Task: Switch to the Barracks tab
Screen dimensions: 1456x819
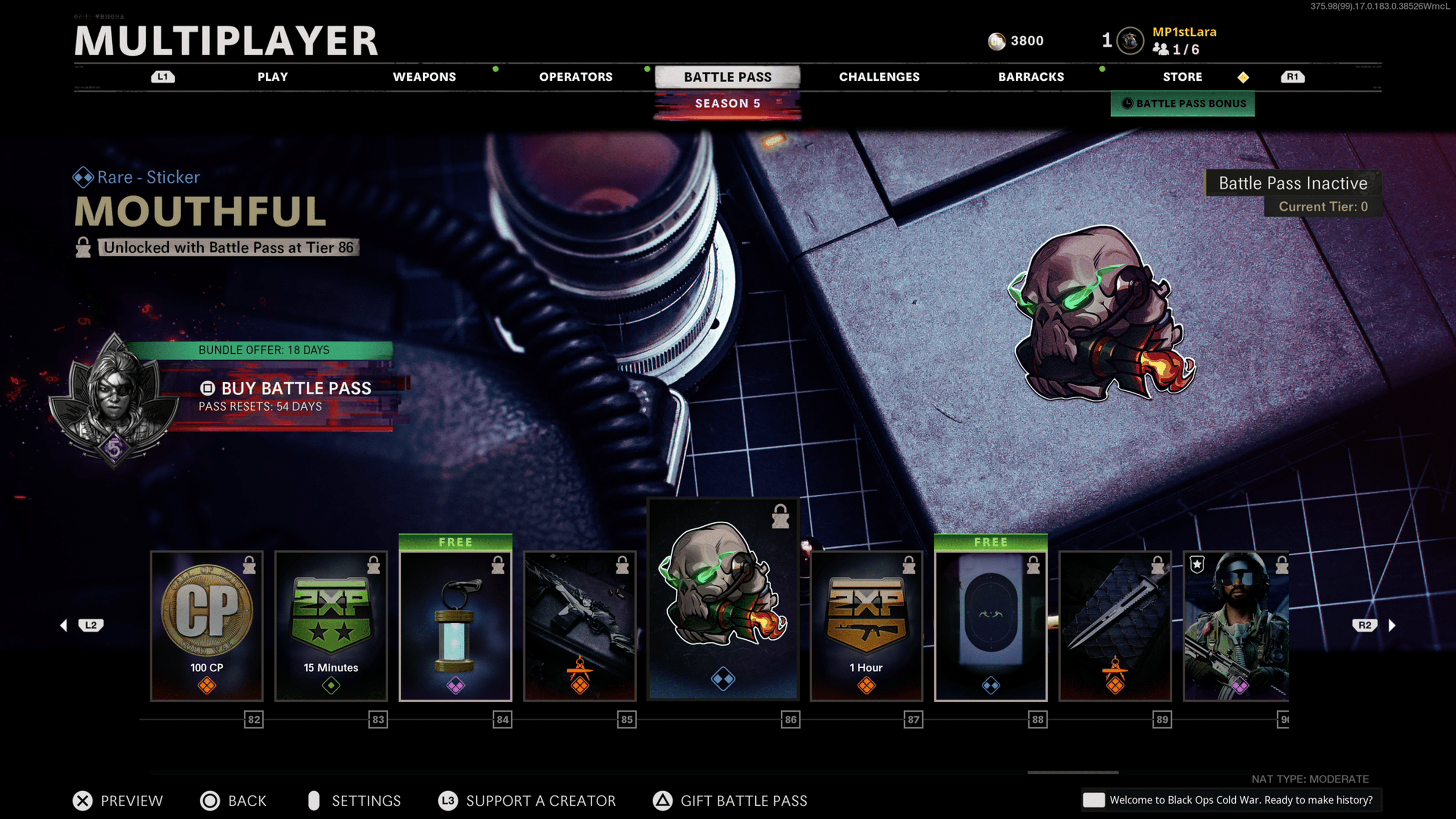Action: click(x=1031, y=77)
